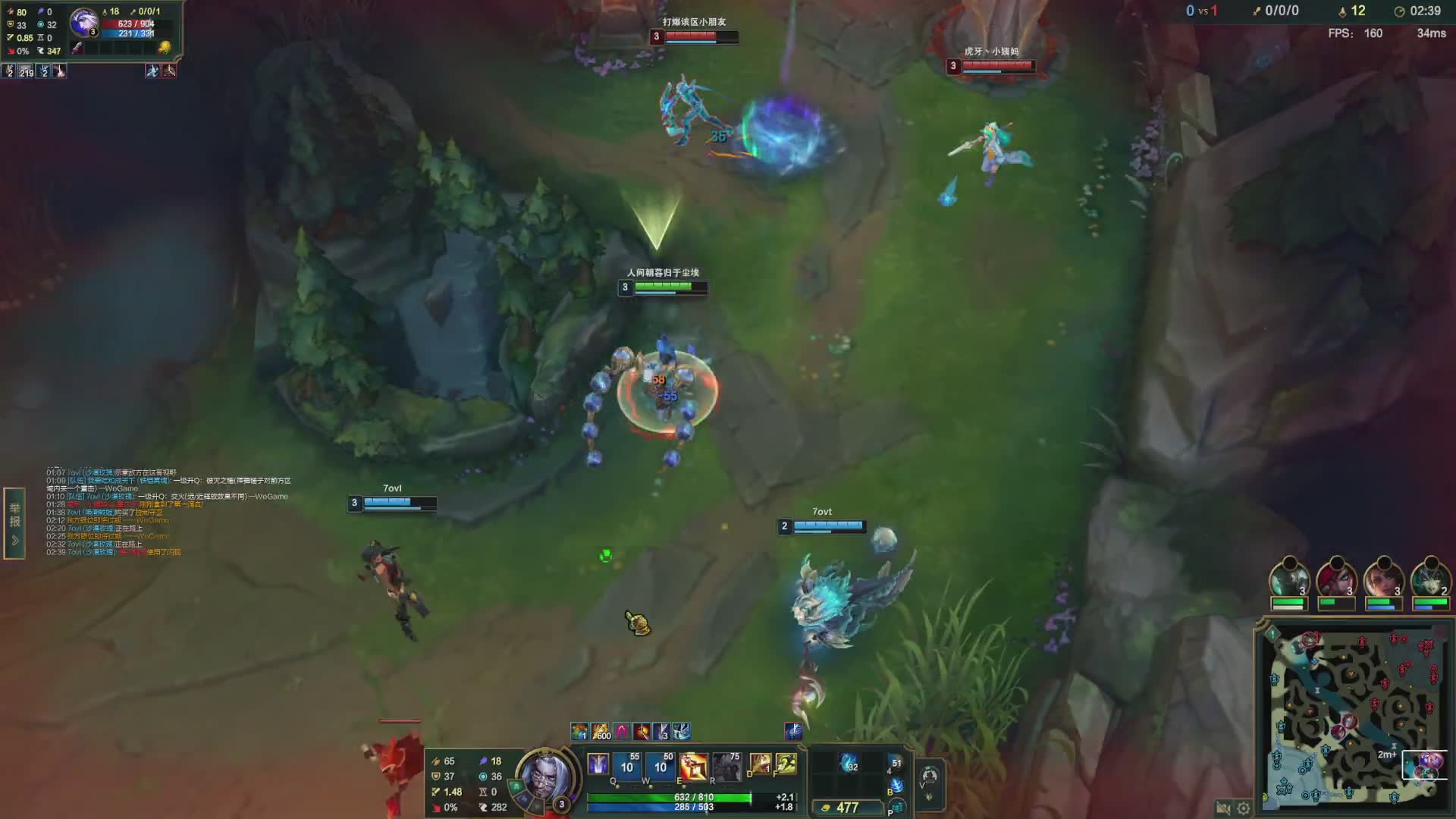
Task: Expand the report tab on the left edge
Action: (14, 523)
